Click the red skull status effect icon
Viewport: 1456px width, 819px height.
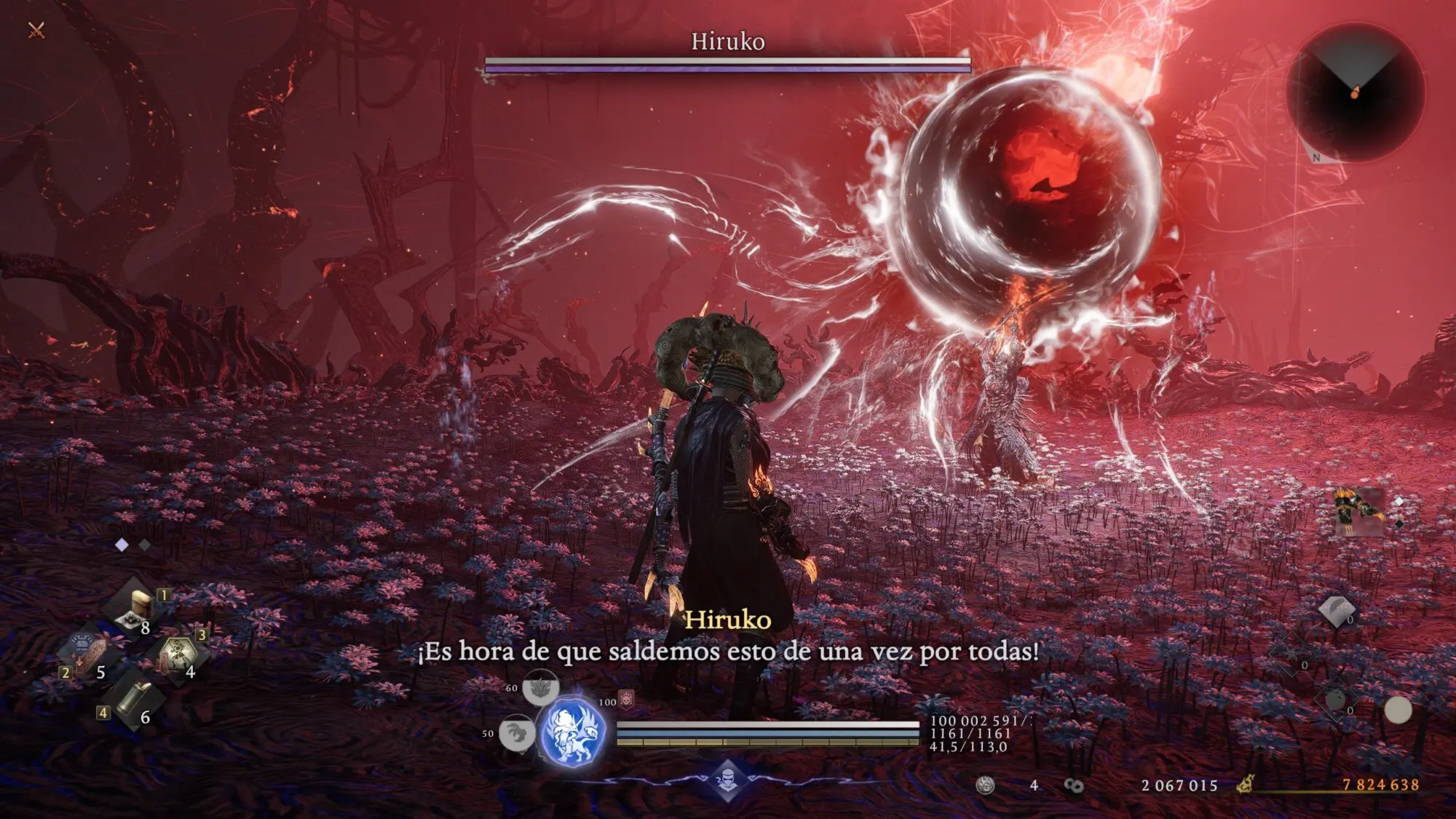[x=626, y=699]
